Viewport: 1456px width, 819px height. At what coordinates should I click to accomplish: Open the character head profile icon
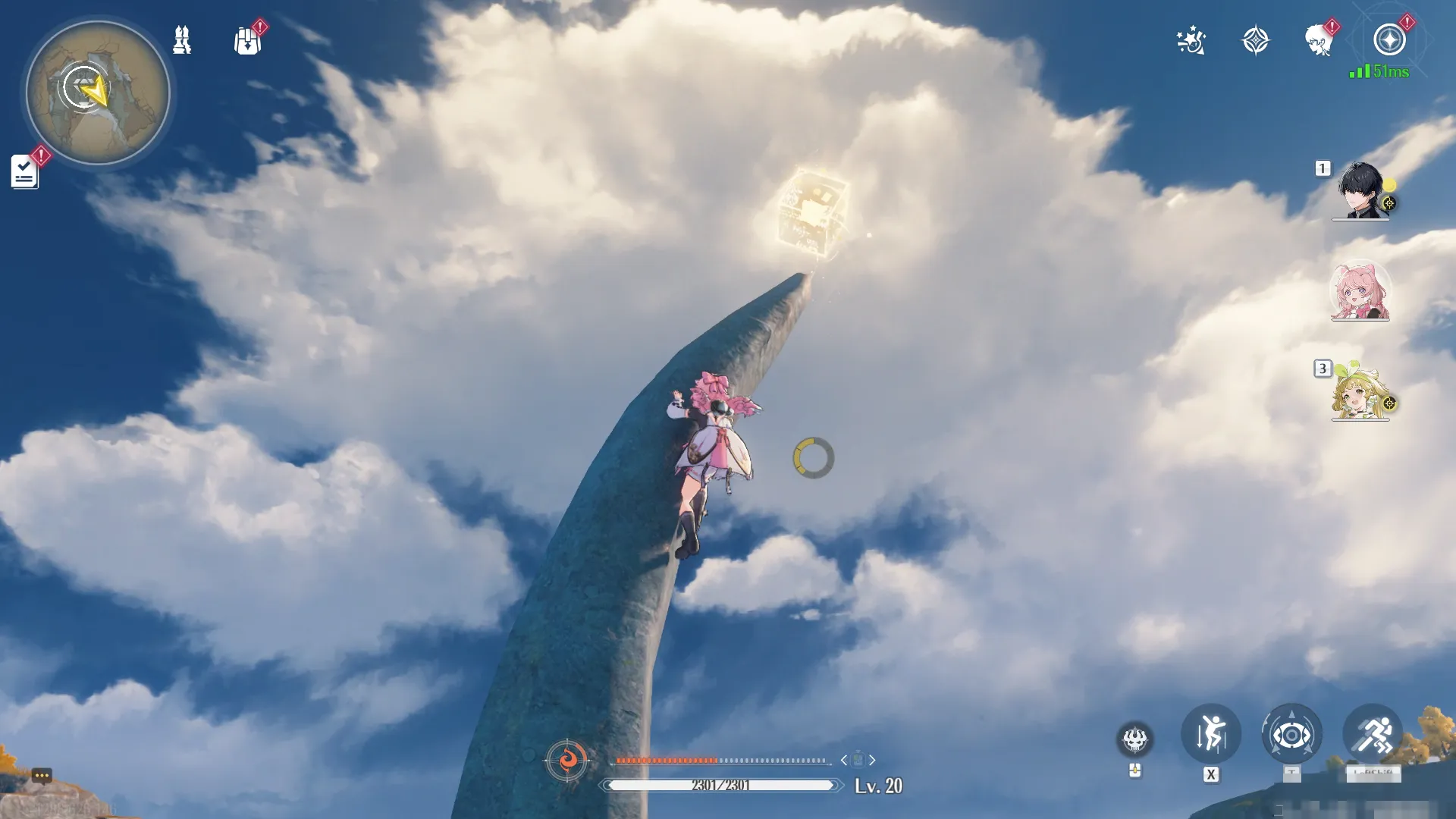pos(1319,40)
